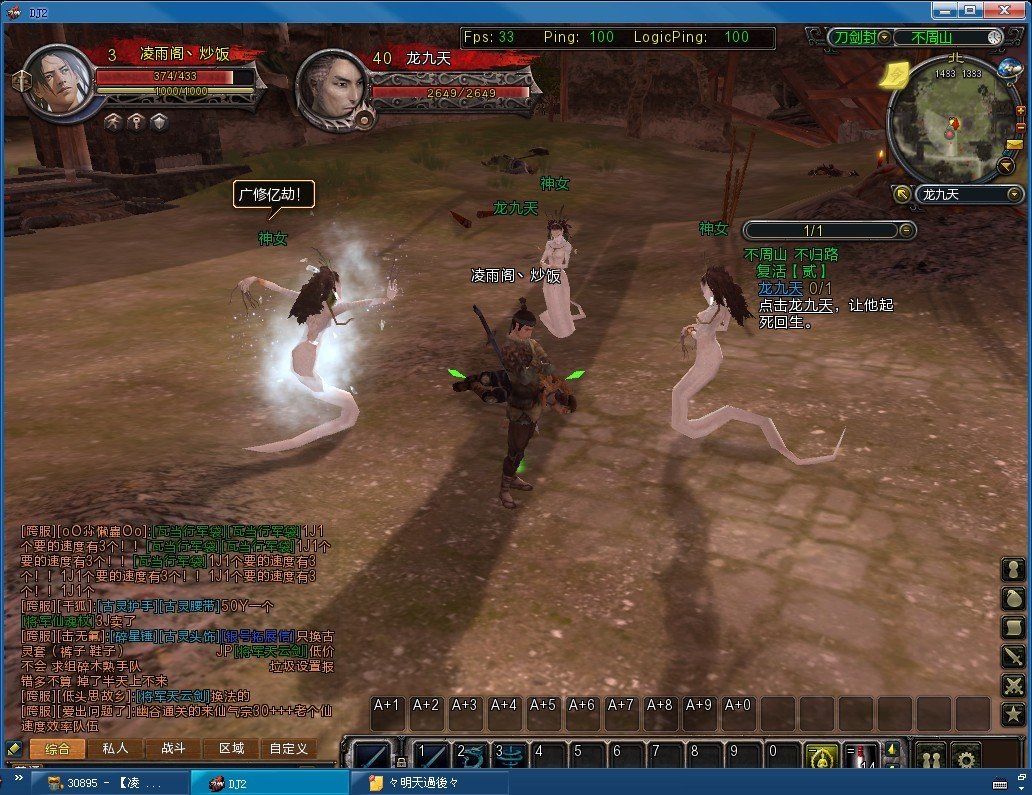Image resolution: width=1032 pixels, height=795 pixels.
Task: Switch to the 自定义 chat tab
Action: [289, 748]
